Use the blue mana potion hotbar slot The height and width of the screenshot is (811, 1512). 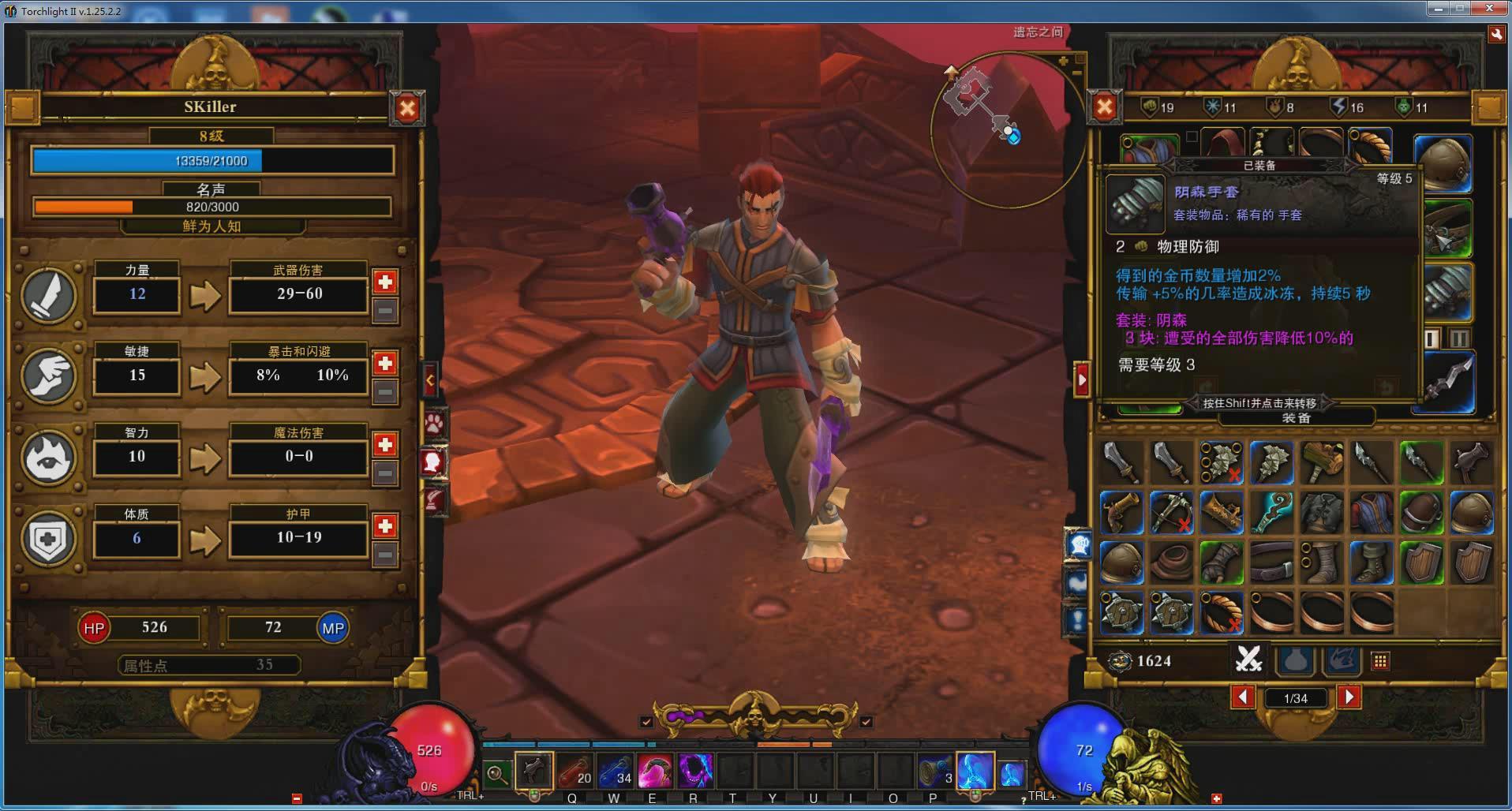[616, 772]
